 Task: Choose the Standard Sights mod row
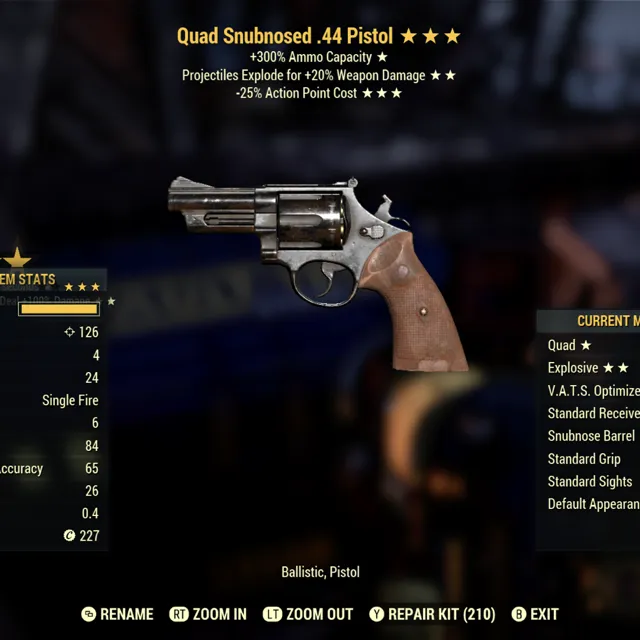[589, 481]
